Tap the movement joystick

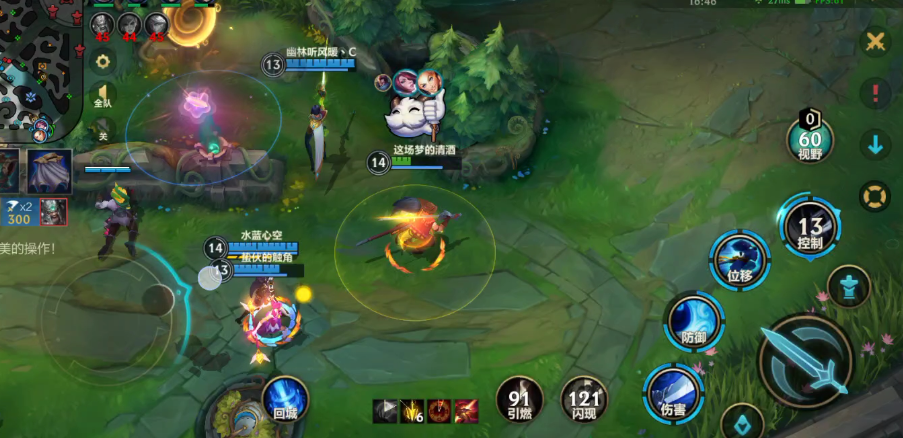(156, 297)
